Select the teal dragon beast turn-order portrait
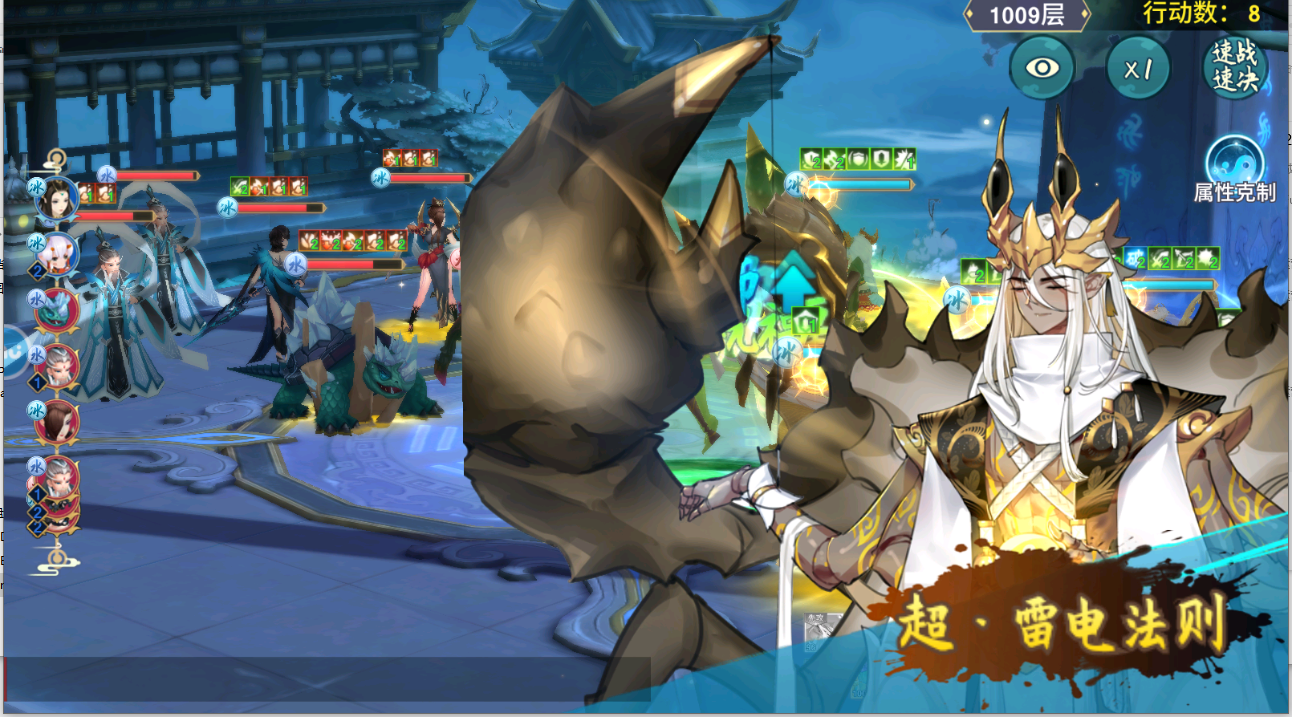This screenshot has width=1292, height=717. click(x=58, y=309)
